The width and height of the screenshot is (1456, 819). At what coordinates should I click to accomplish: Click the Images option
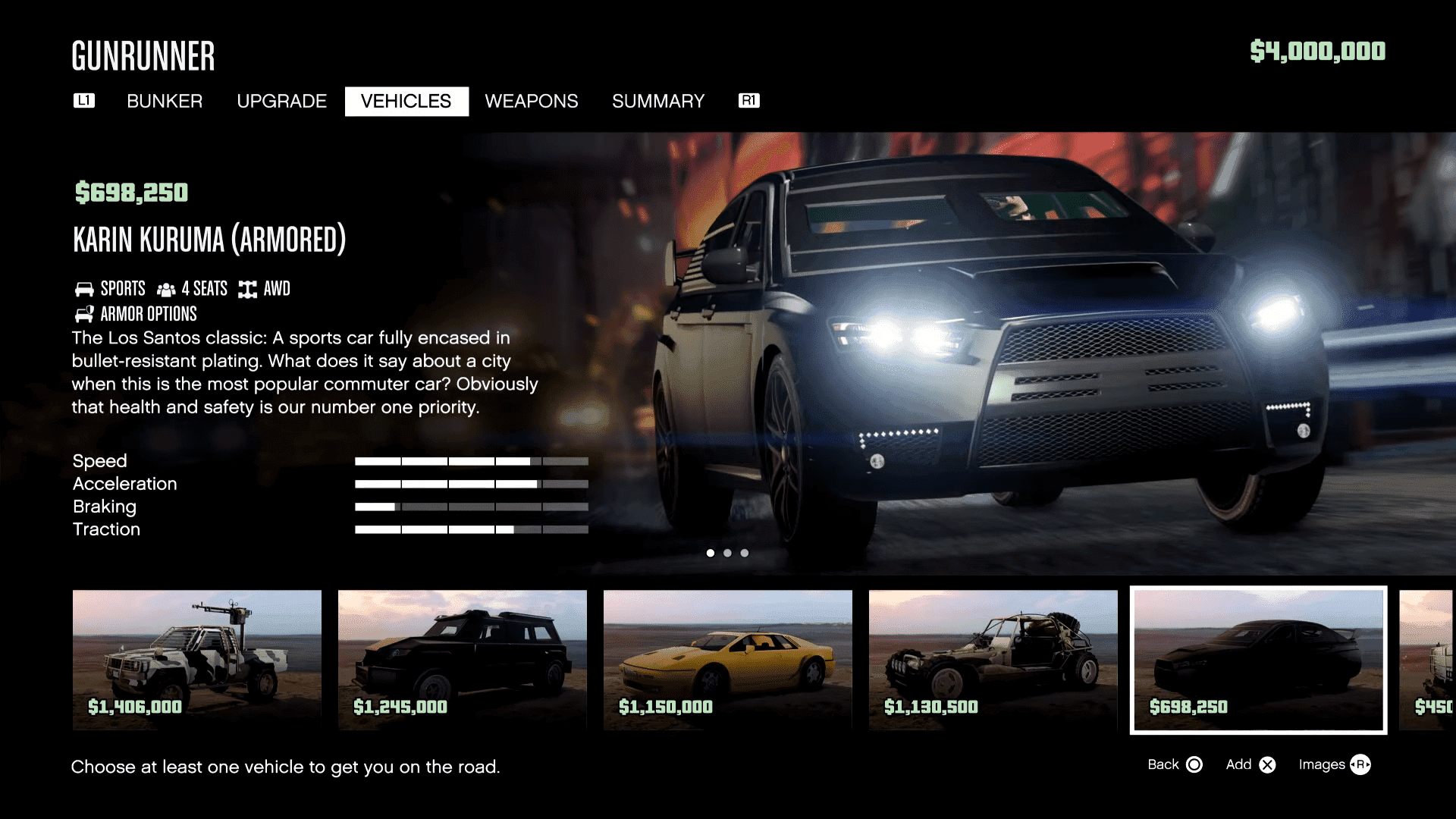1323,764
